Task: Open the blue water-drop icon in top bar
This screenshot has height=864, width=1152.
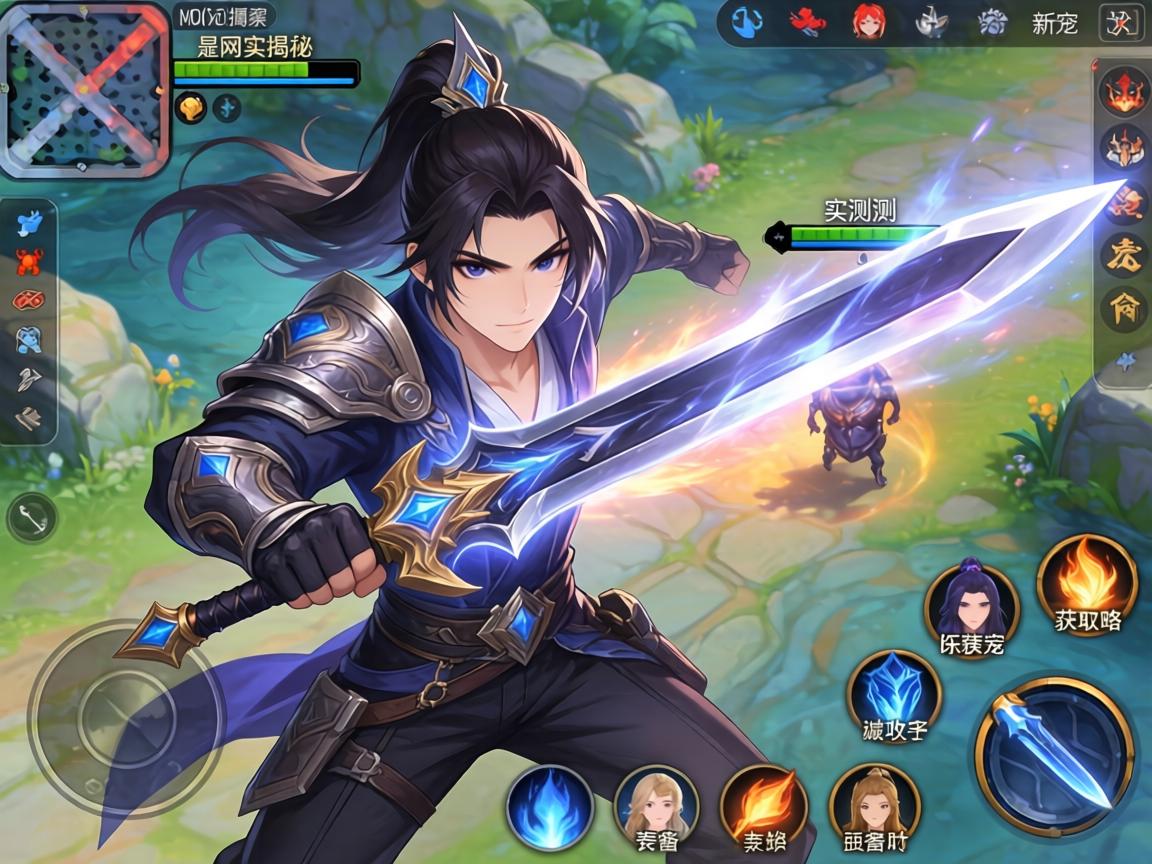Action: [x=748, y=22]
